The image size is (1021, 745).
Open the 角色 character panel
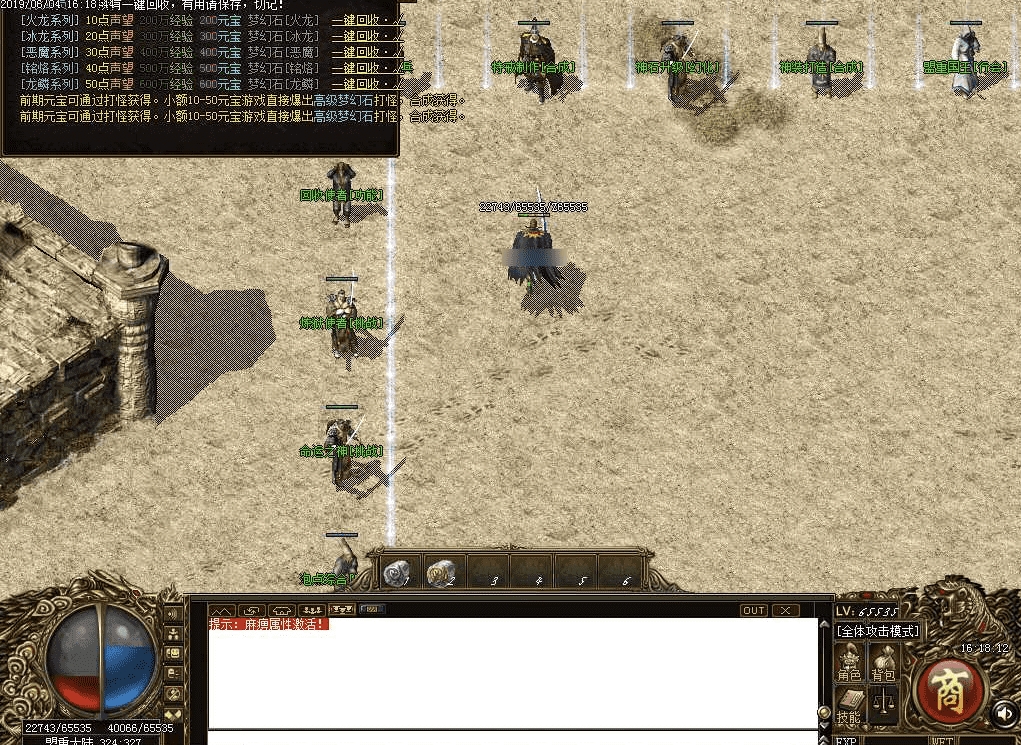[x=849, y=663]
